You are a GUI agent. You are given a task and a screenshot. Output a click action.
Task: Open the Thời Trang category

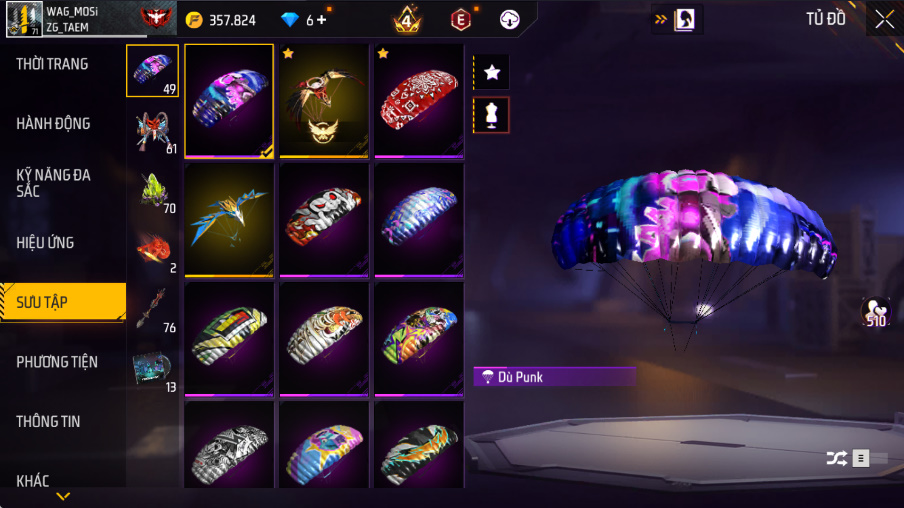pos(52,64)
